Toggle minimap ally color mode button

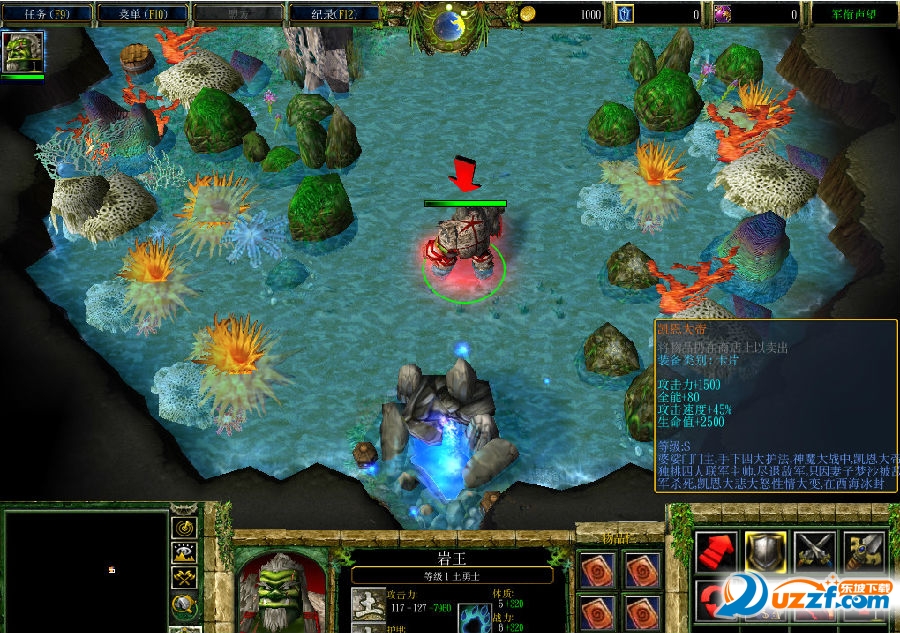(x=185, y=579)
